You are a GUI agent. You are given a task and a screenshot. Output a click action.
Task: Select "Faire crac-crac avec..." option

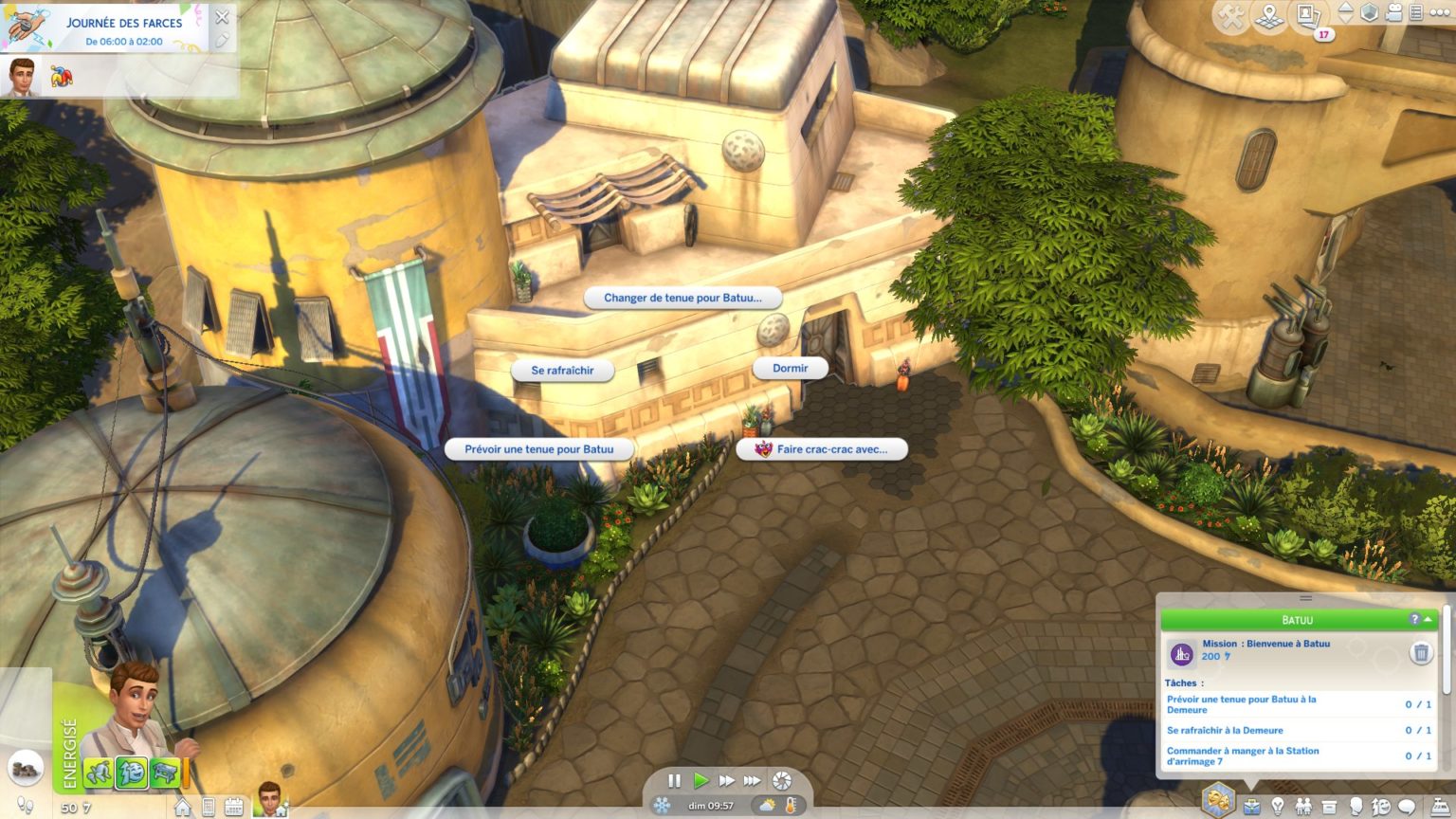(822, 449)
